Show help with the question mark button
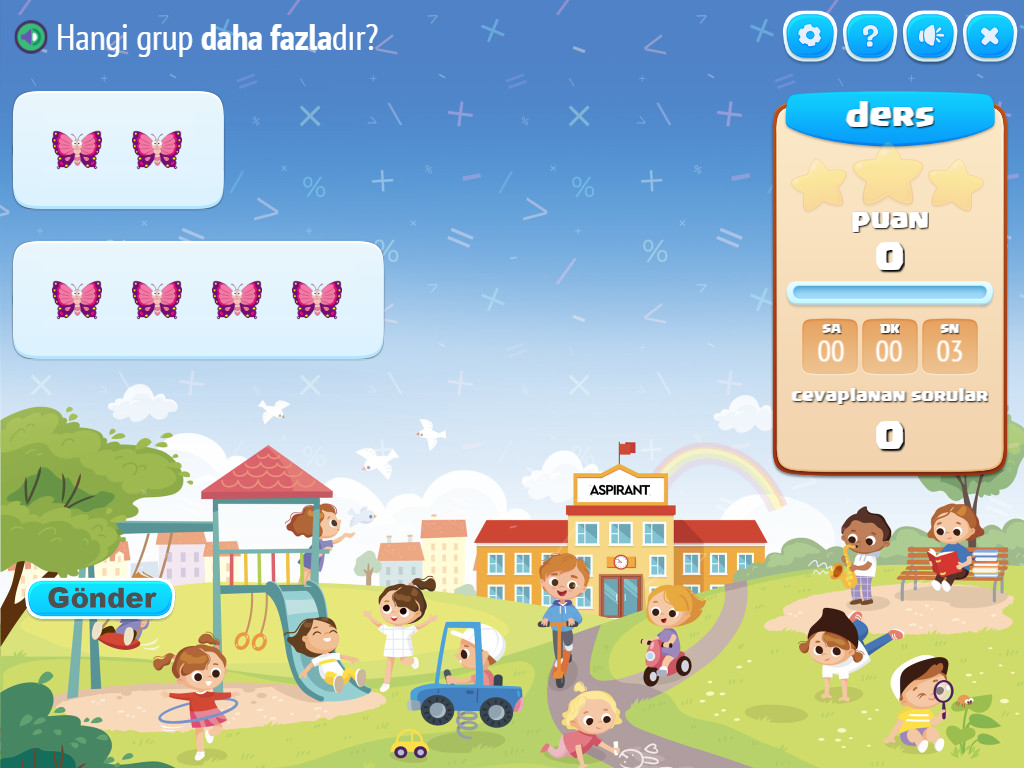 pos(870,37)
